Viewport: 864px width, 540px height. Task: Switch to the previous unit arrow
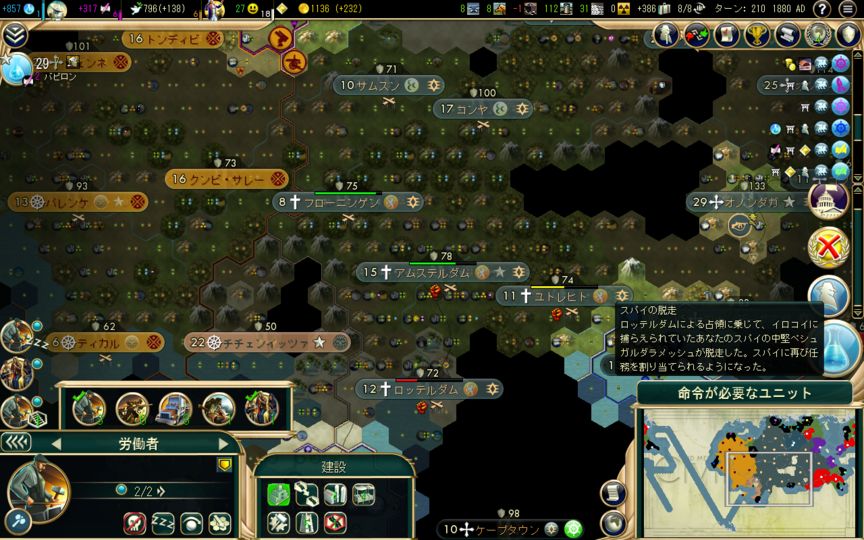pos(56,443)
